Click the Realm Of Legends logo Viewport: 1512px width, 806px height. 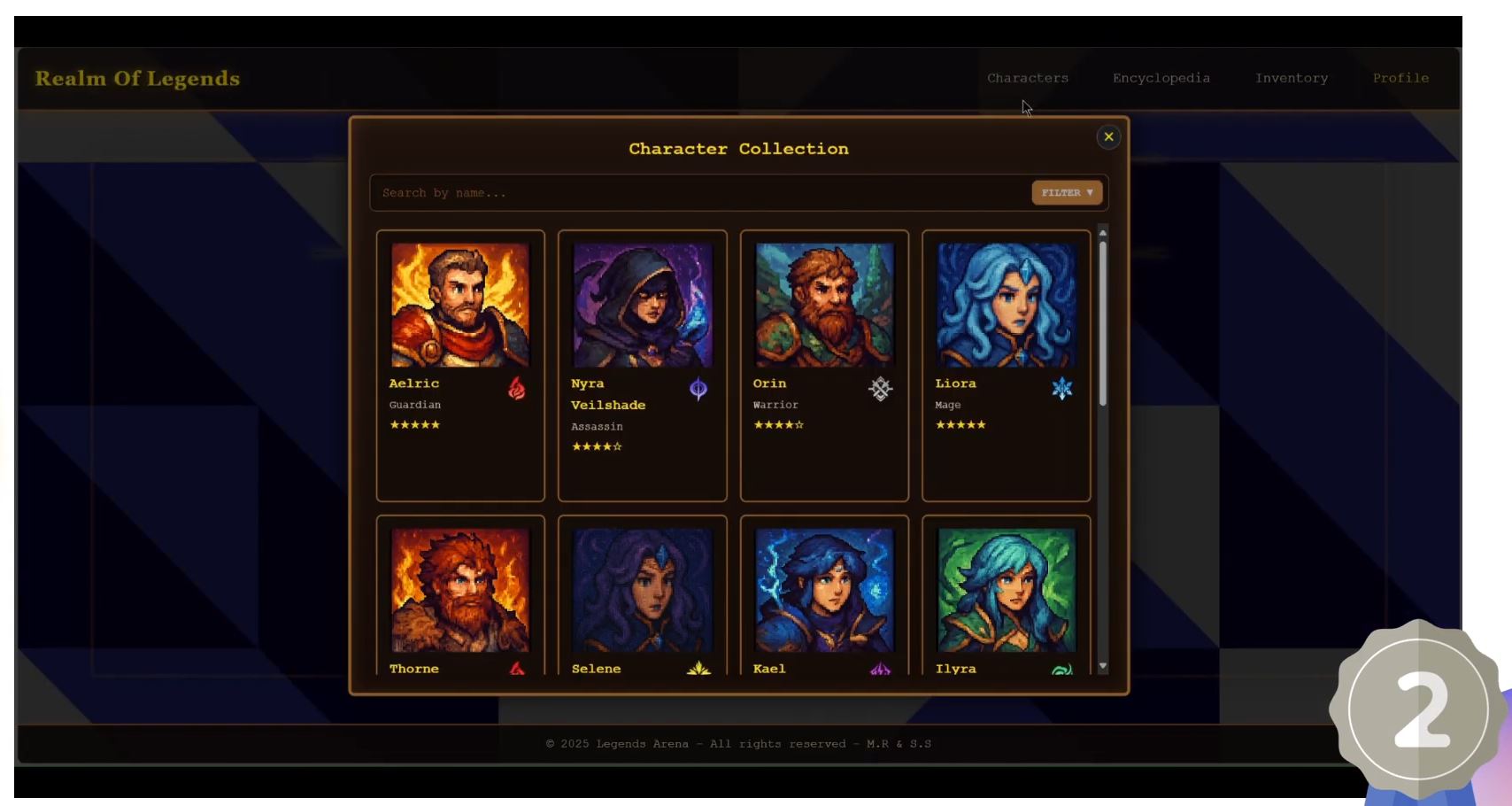coord(137,78)
